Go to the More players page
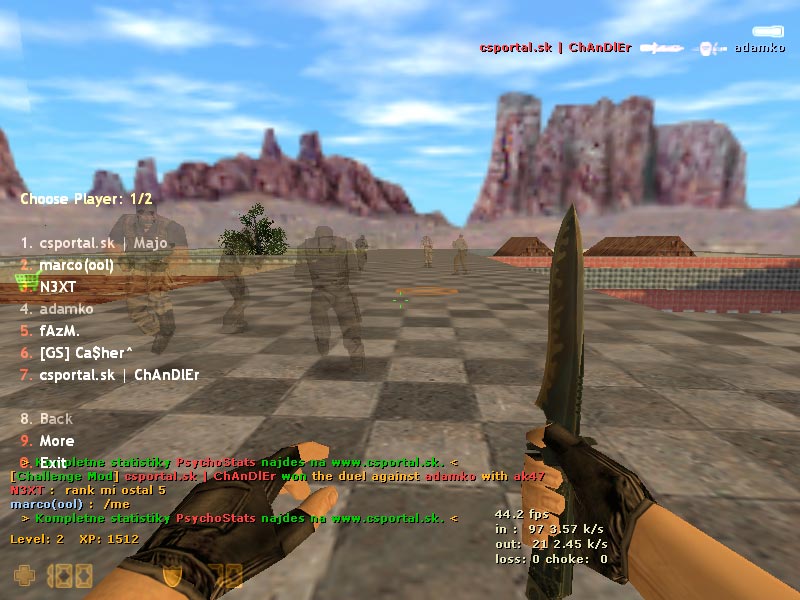This screenshot has height=600, width=800. click(x=56, y=441)
